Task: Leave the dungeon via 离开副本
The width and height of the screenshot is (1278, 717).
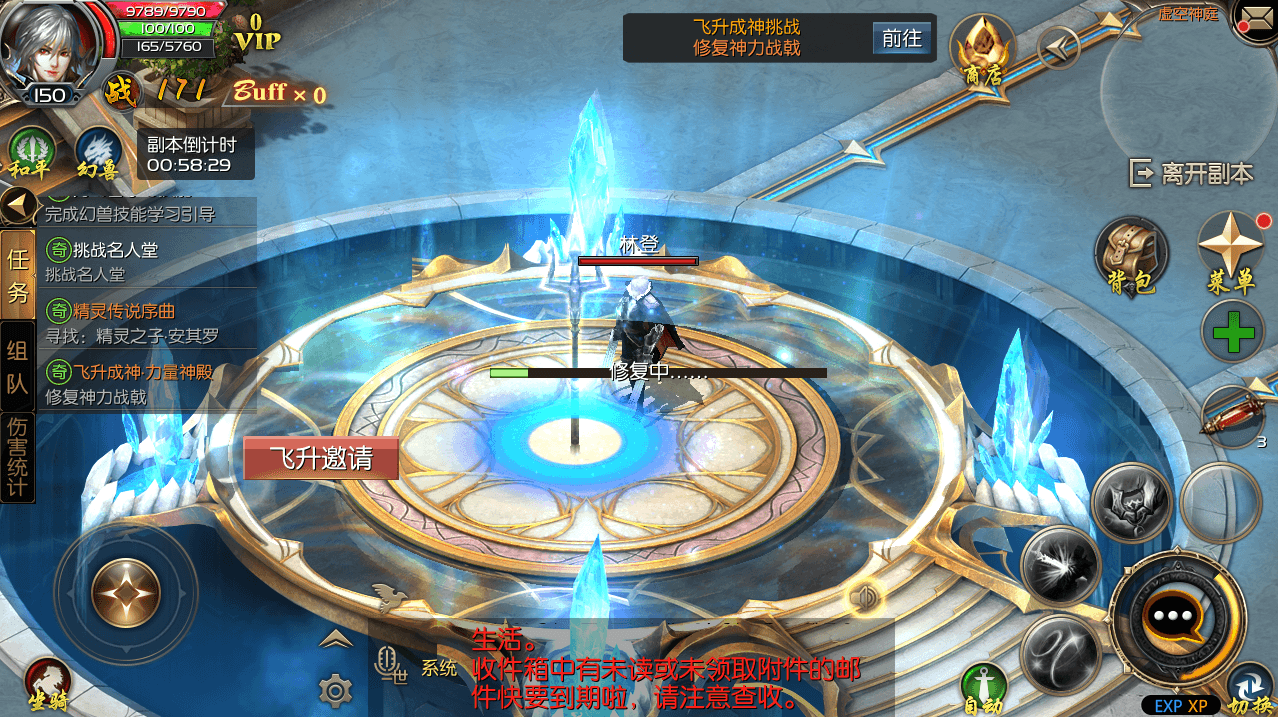Action: click(x=1191, y=173)
